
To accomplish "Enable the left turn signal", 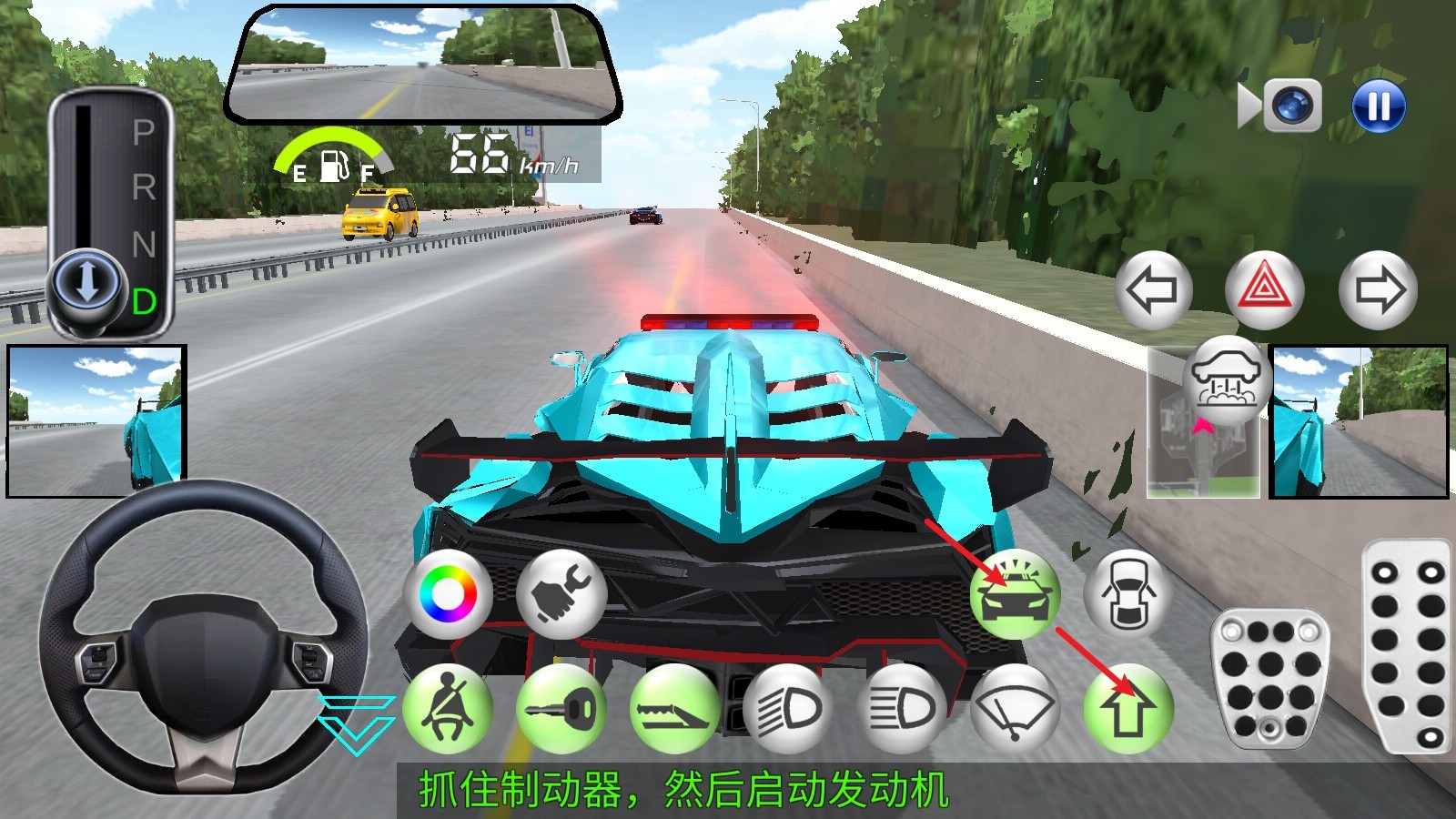I will click(1152, 287).
